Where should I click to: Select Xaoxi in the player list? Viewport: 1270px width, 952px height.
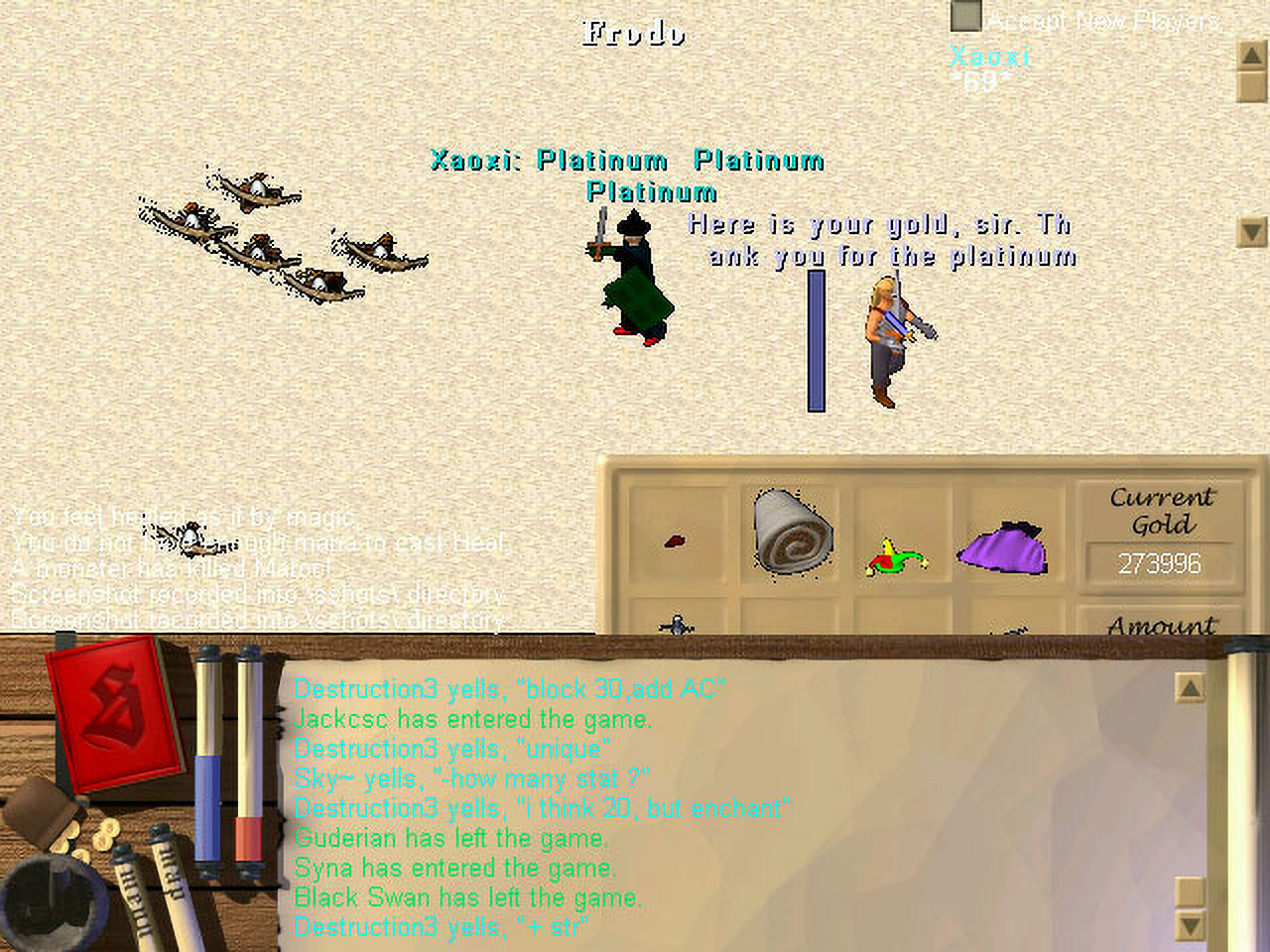(990, 57)
